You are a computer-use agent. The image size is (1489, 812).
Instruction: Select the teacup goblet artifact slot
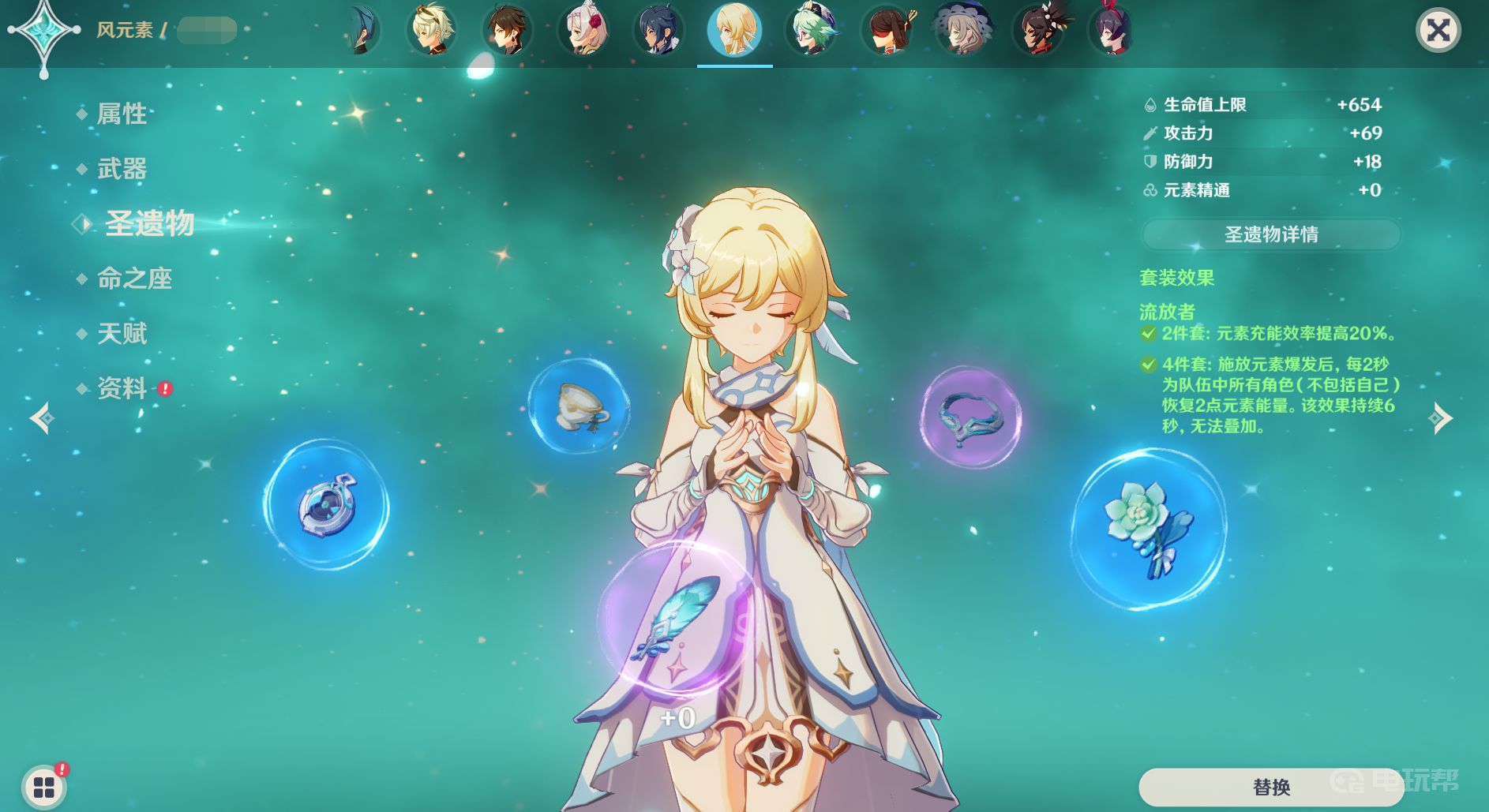tap(579, 406)
